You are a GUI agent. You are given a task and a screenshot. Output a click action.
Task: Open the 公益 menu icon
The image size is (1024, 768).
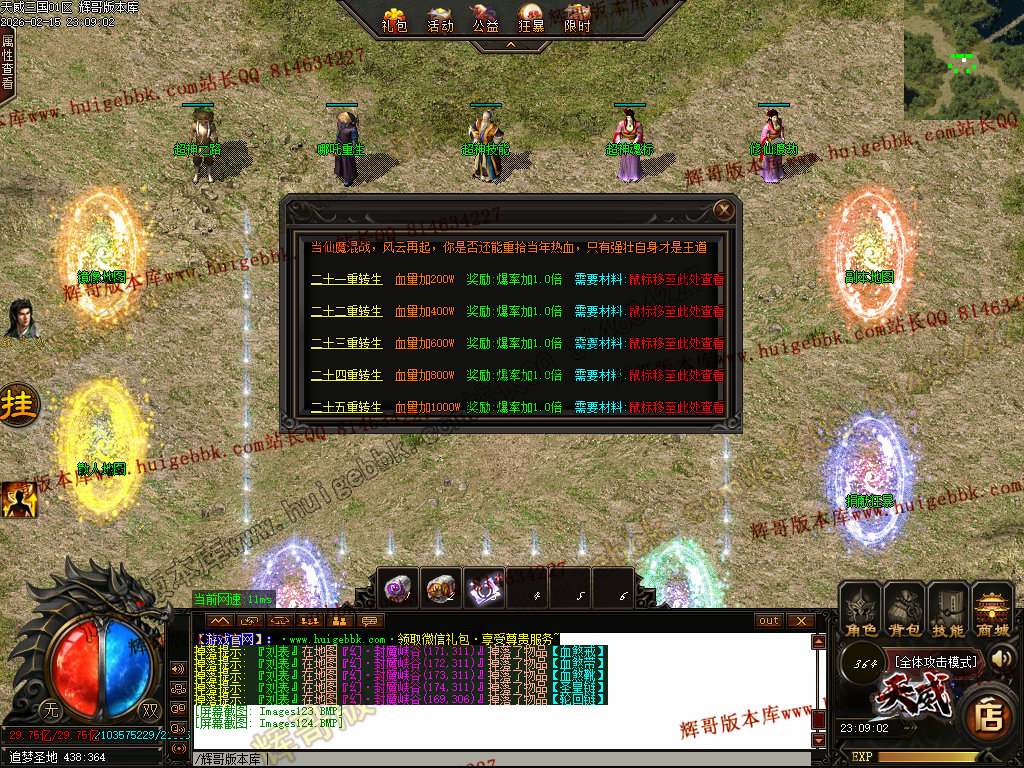tap(486, 19)
